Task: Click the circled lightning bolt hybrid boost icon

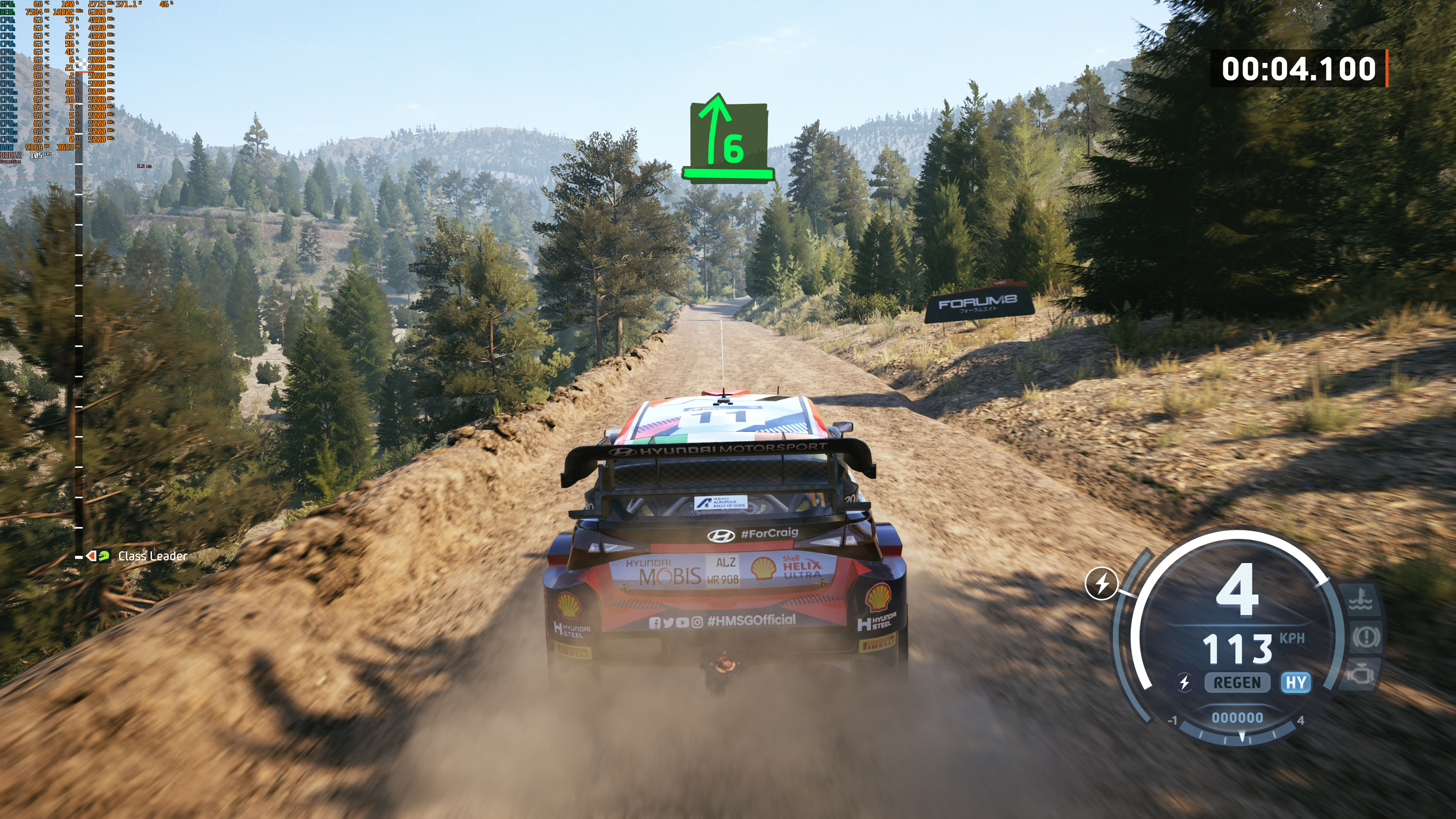Action: 1101,583
